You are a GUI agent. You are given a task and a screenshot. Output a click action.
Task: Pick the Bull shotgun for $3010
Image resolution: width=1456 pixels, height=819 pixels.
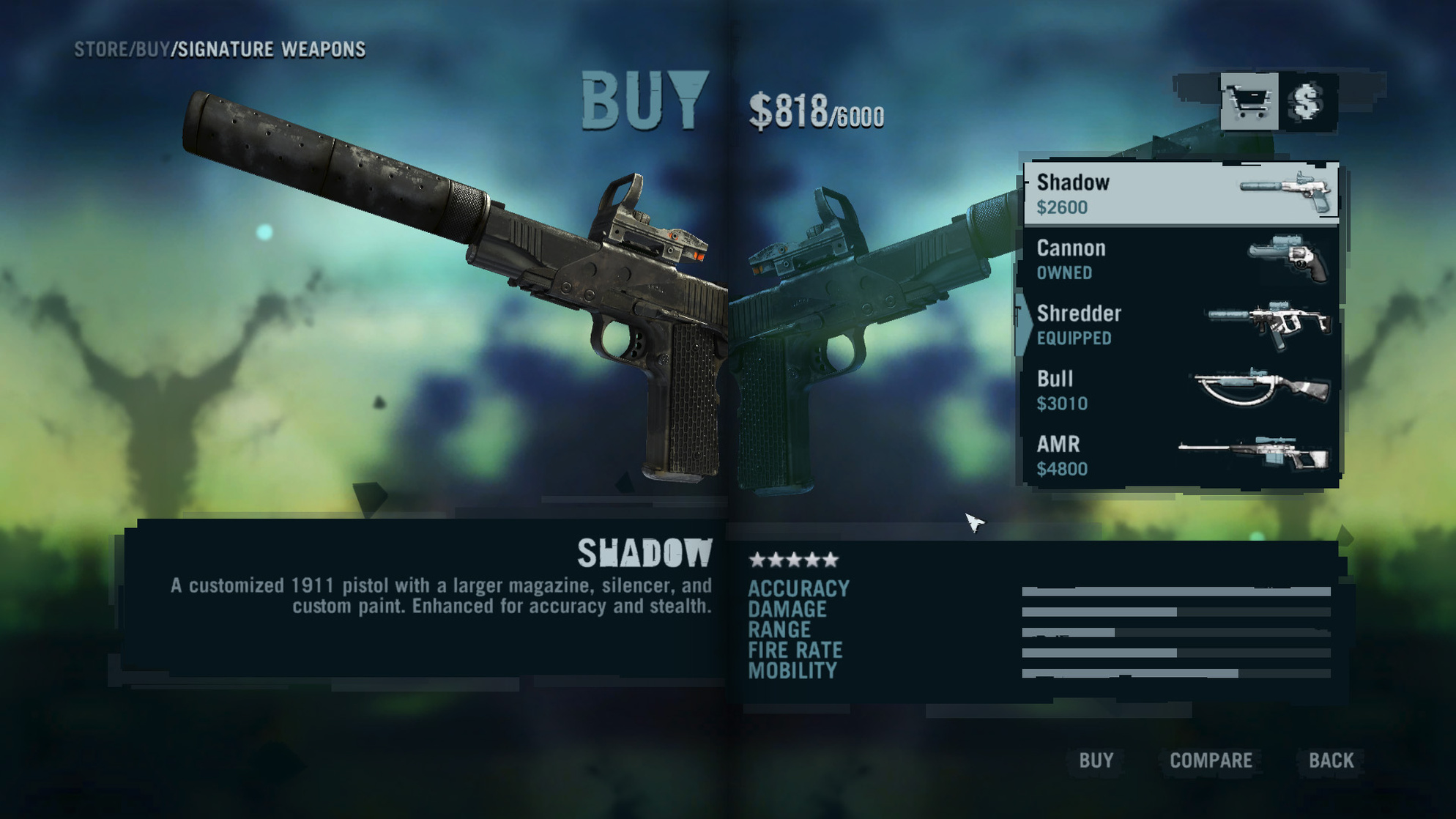pos(1181,390)
